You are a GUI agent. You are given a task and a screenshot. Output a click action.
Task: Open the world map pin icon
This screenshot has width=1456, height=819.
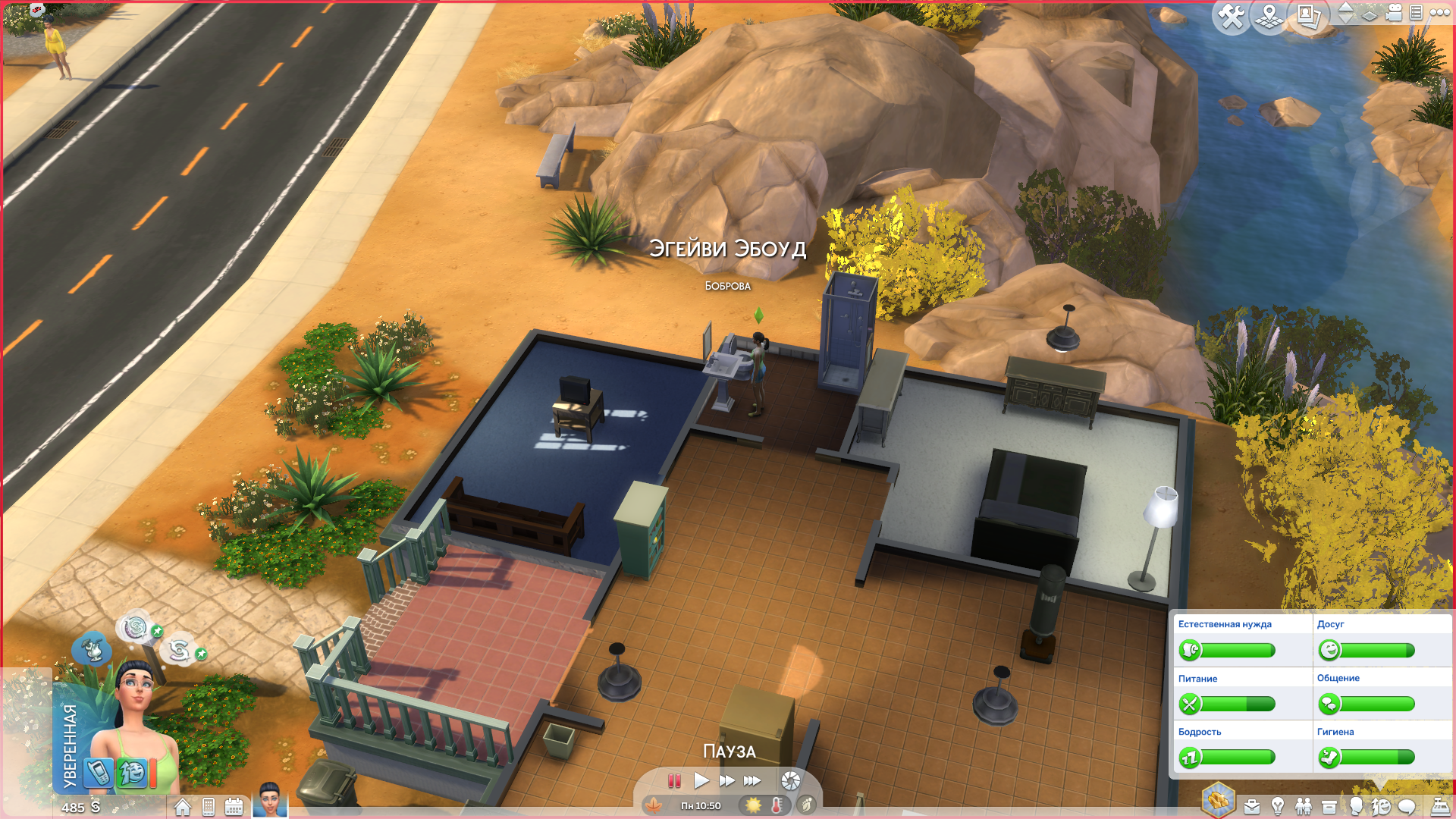(1269, 15)
